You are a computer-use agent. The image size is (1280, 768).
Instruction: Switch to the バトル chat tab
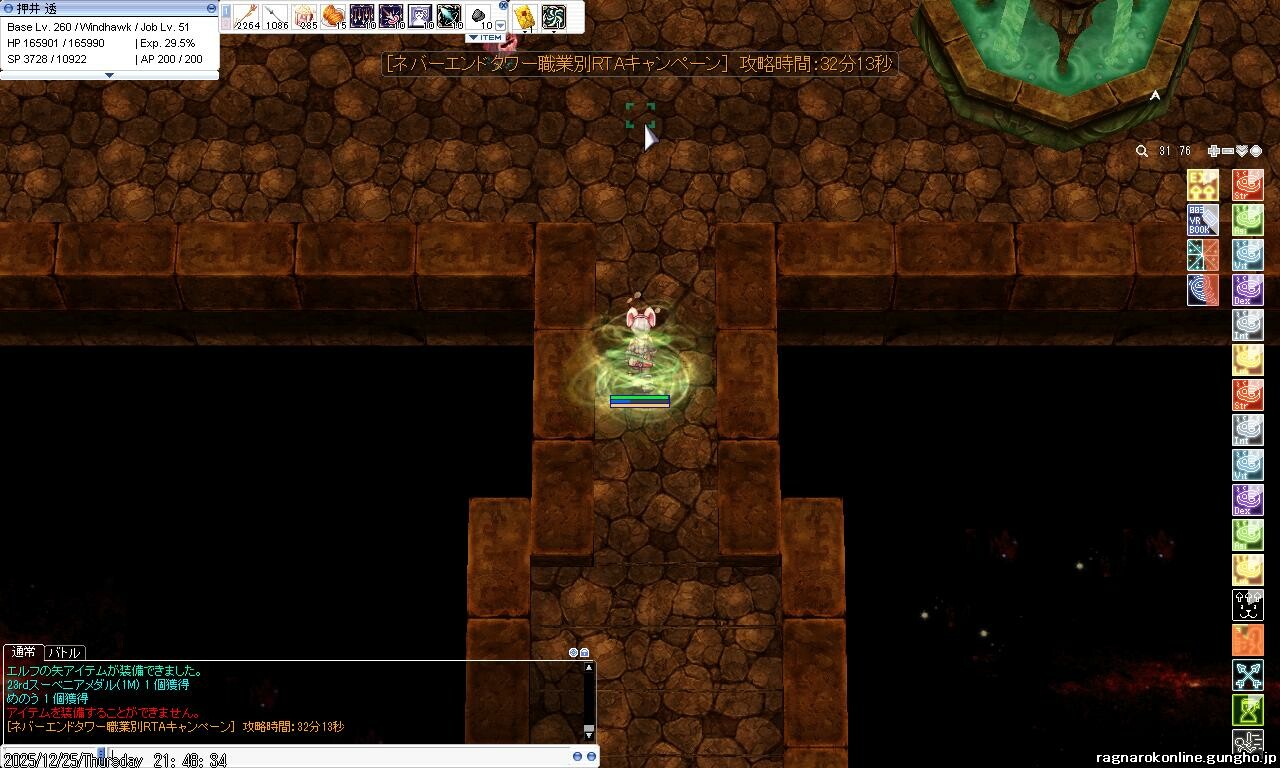tap(64, 652)
